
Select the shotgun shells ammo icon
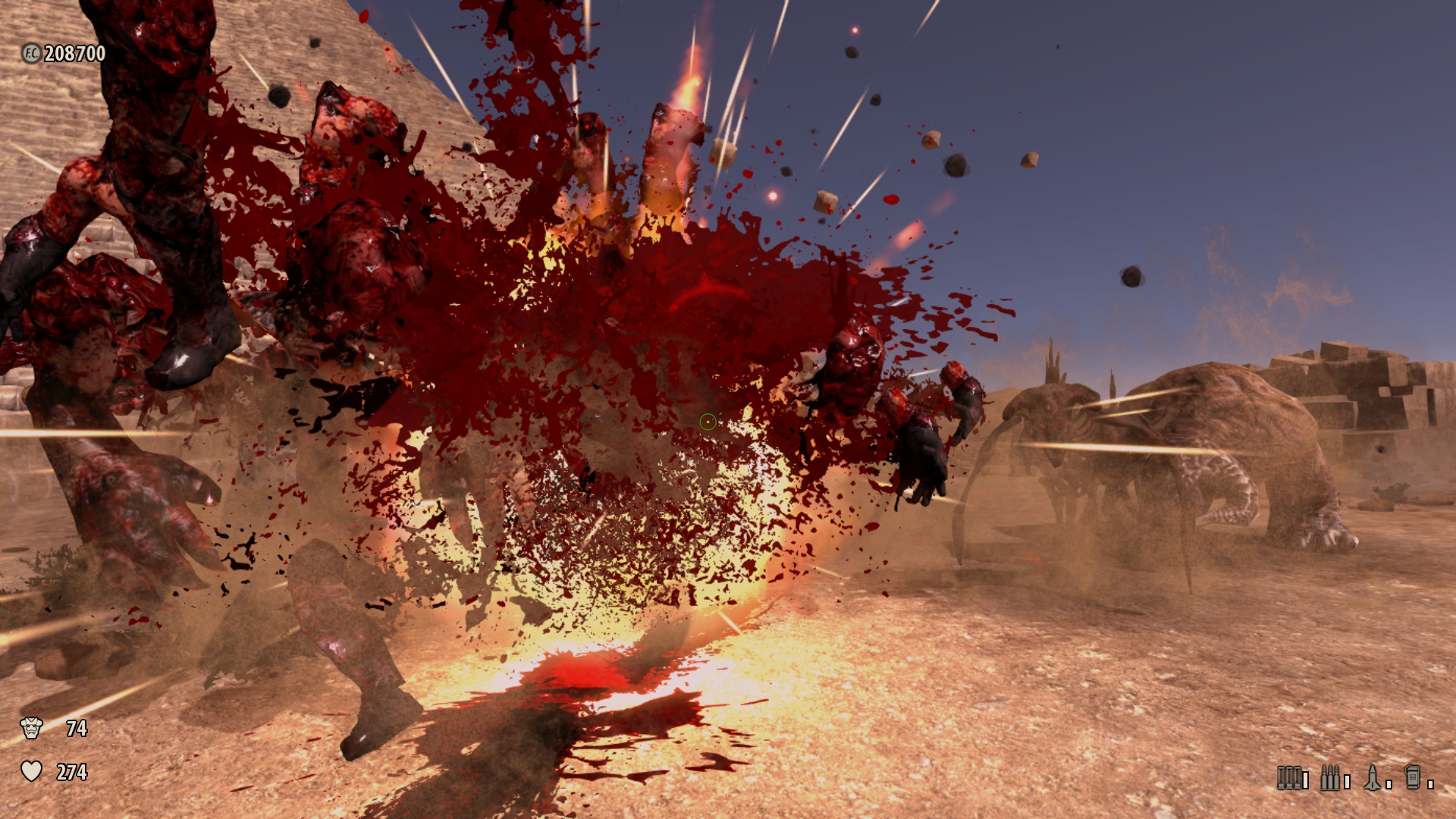[1289, 777]
